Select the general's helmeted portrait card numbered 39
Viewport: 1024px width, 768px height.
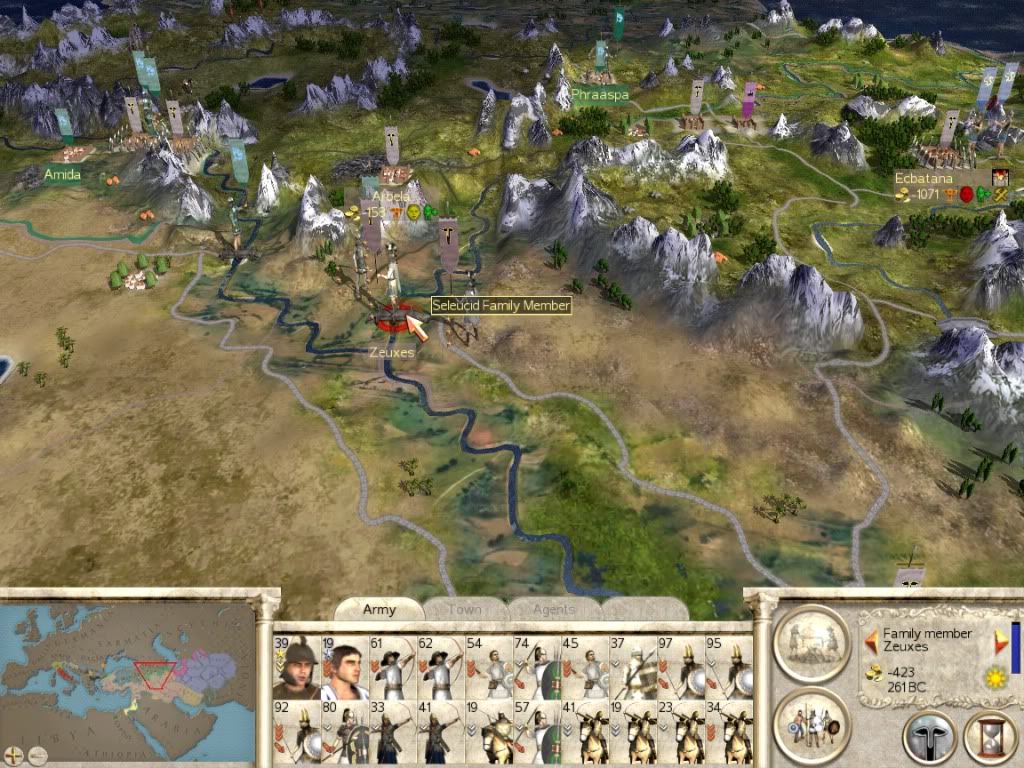(296, 668)
